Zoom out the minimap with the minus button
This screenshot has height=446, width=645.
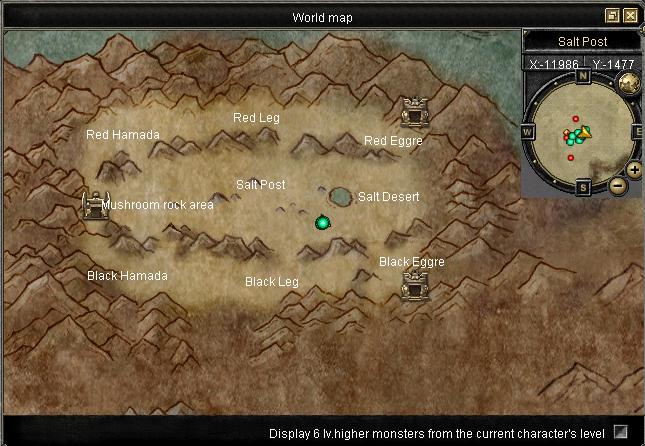[x=617, y=185]
